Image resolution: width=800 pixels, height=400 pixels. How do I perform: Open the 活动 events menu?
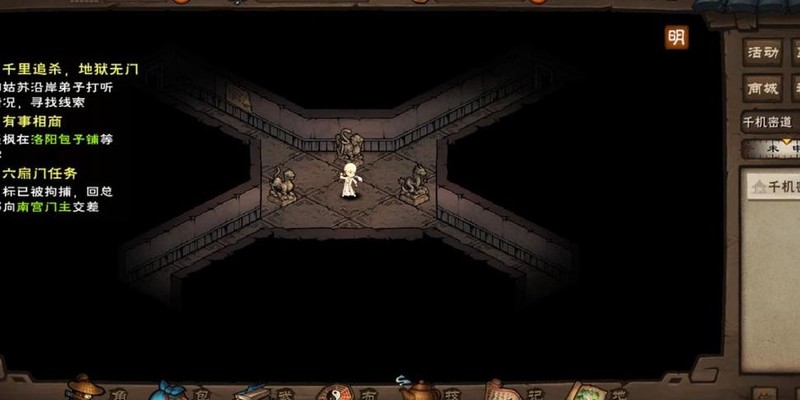pyautogui.click(x=762, y=52)
